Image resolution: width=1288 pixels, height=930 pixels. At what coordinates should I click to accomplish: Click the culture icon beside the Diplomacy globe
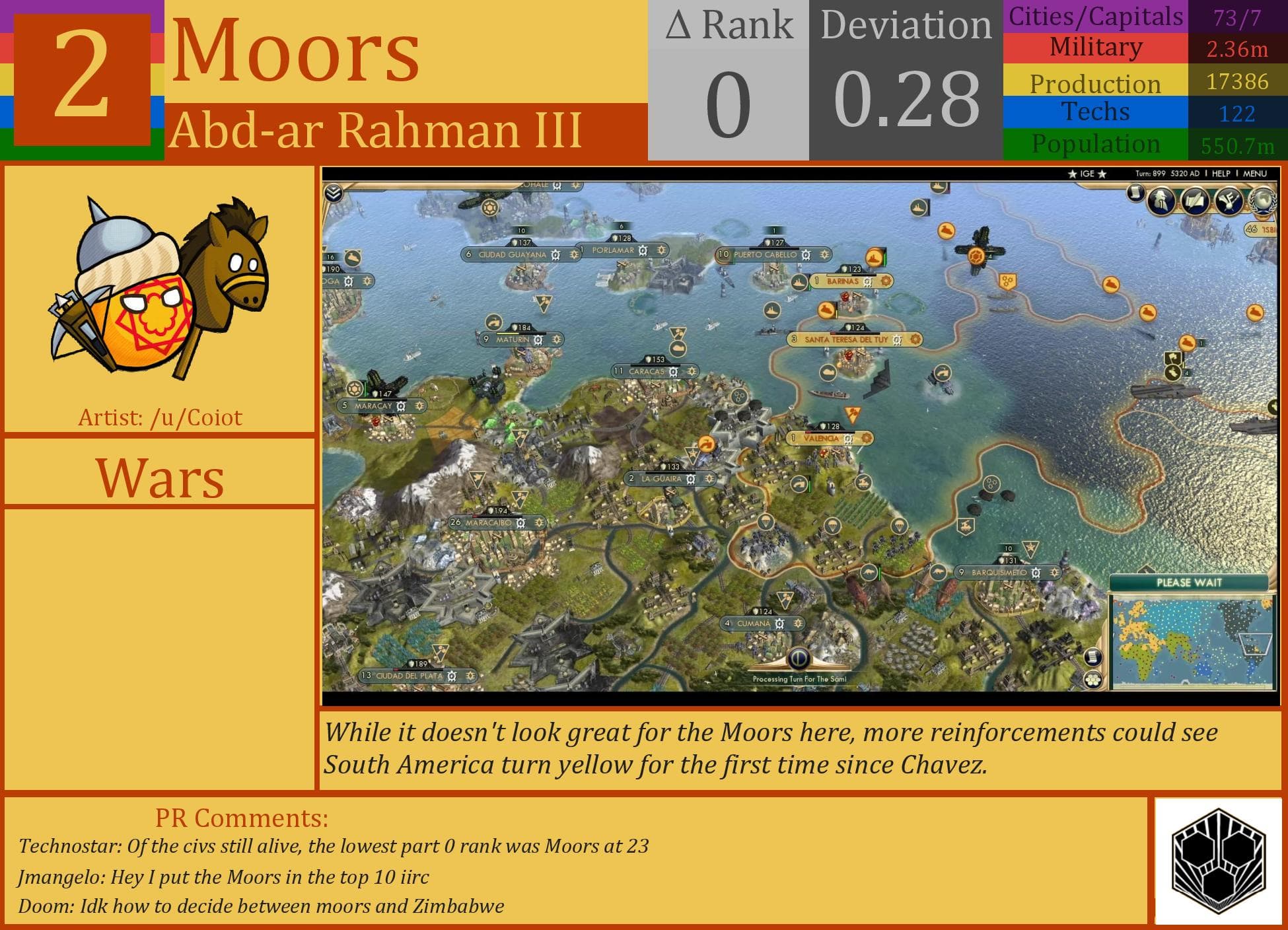(1228, 199)
